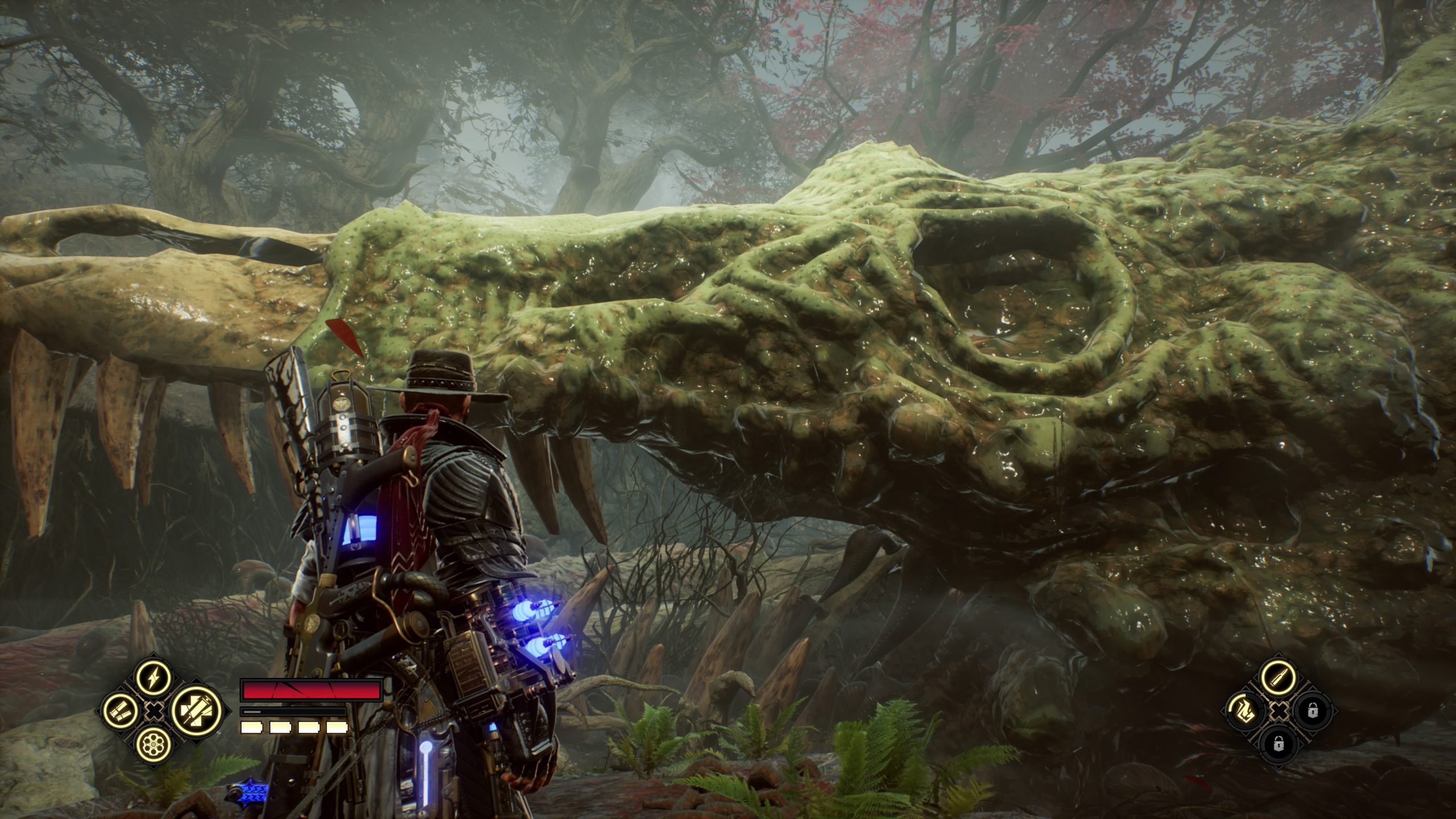Activate the lightning bolt weapon icon

154,677
